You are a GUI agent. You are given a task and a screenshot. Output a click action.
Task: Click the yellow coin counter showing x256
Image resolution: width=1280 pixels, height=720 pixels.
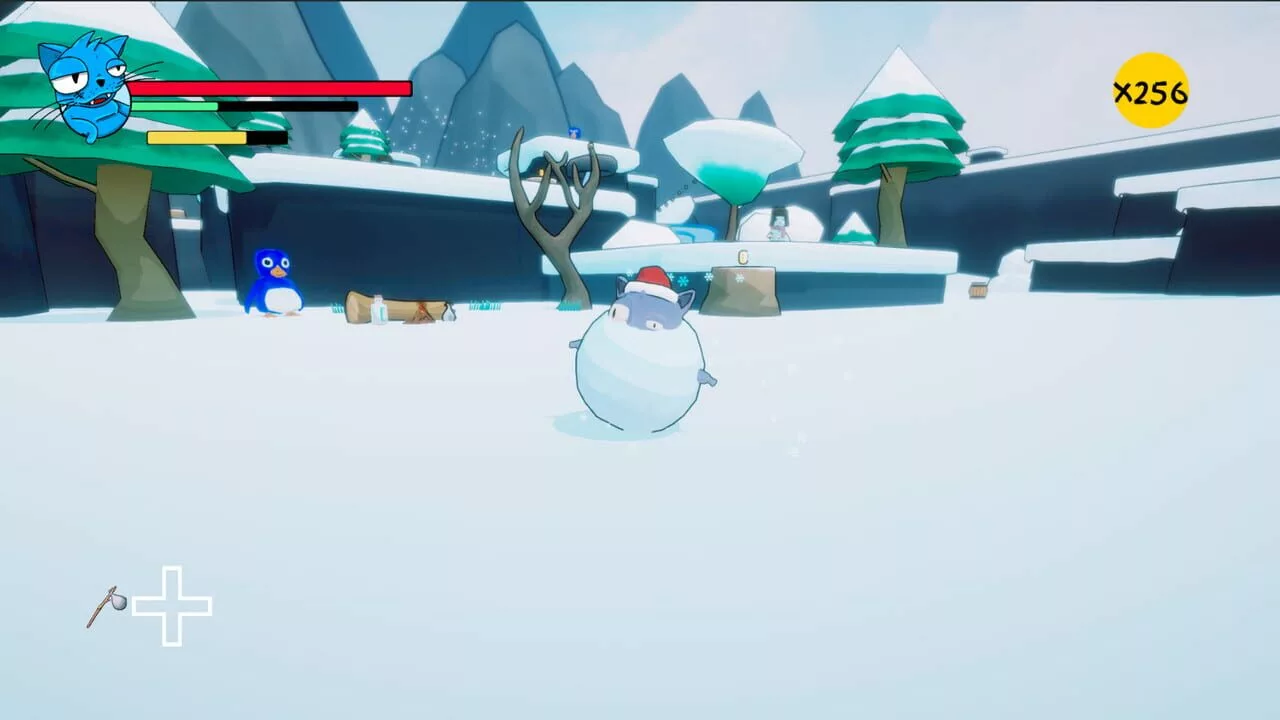[1151, 91]
